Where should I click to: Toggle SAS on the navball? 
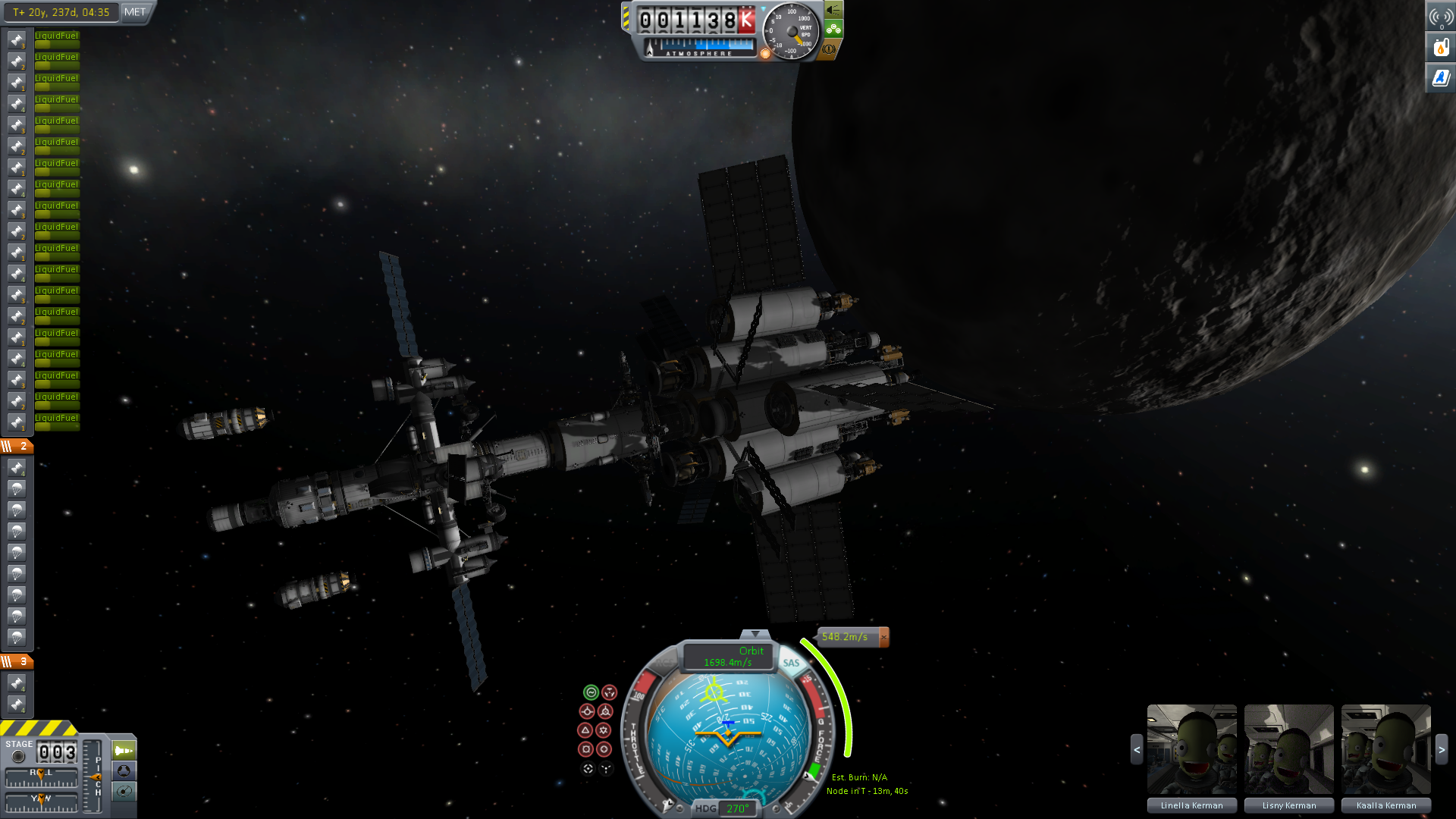pos(791,663)
